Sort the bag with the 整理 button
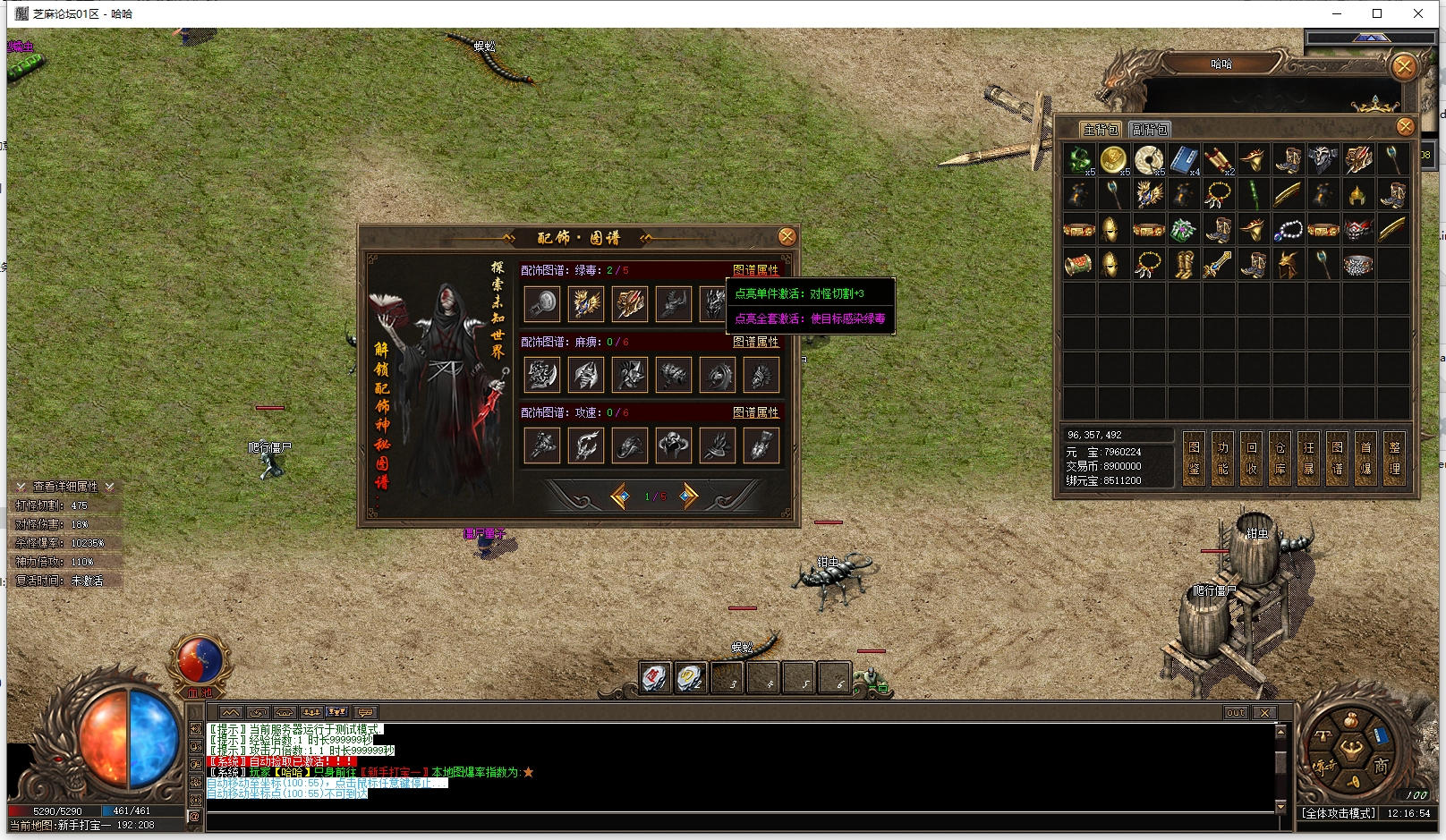1446x840 pixels. coord(1394,458)
